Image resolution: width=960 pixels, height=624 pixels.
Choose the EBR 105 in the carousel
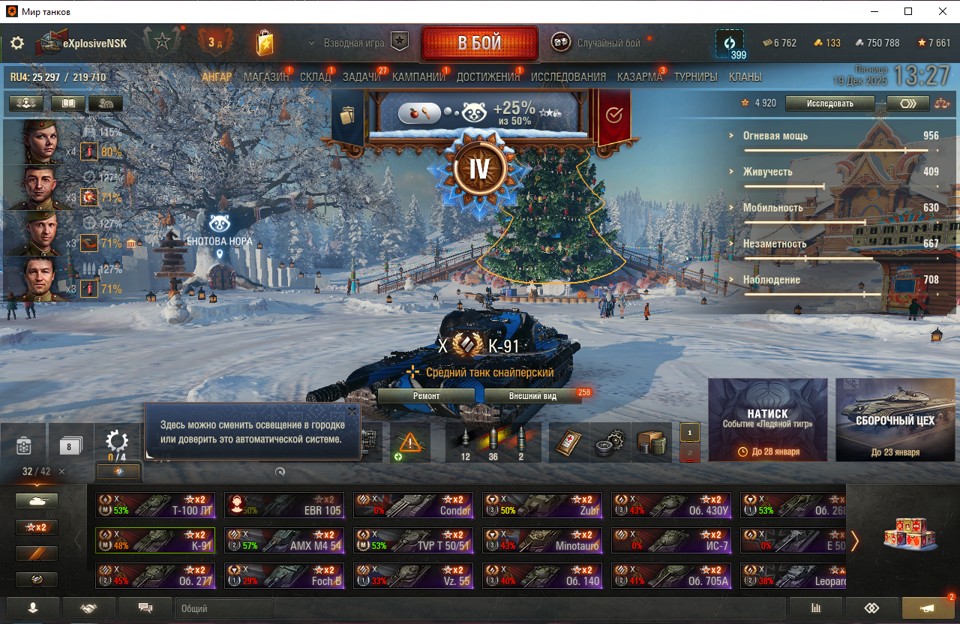pos(284,505)
